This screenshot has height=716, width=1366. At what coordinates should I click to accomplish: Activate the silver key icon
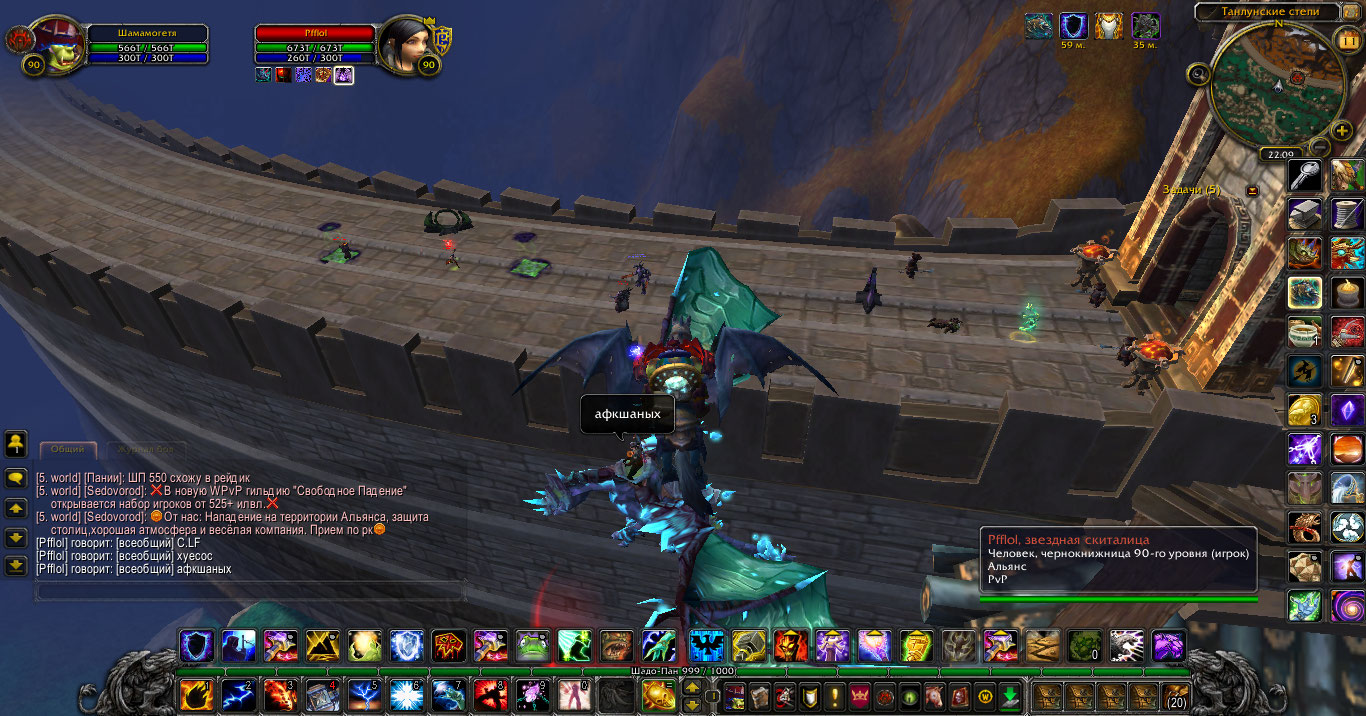(1304, 176)
